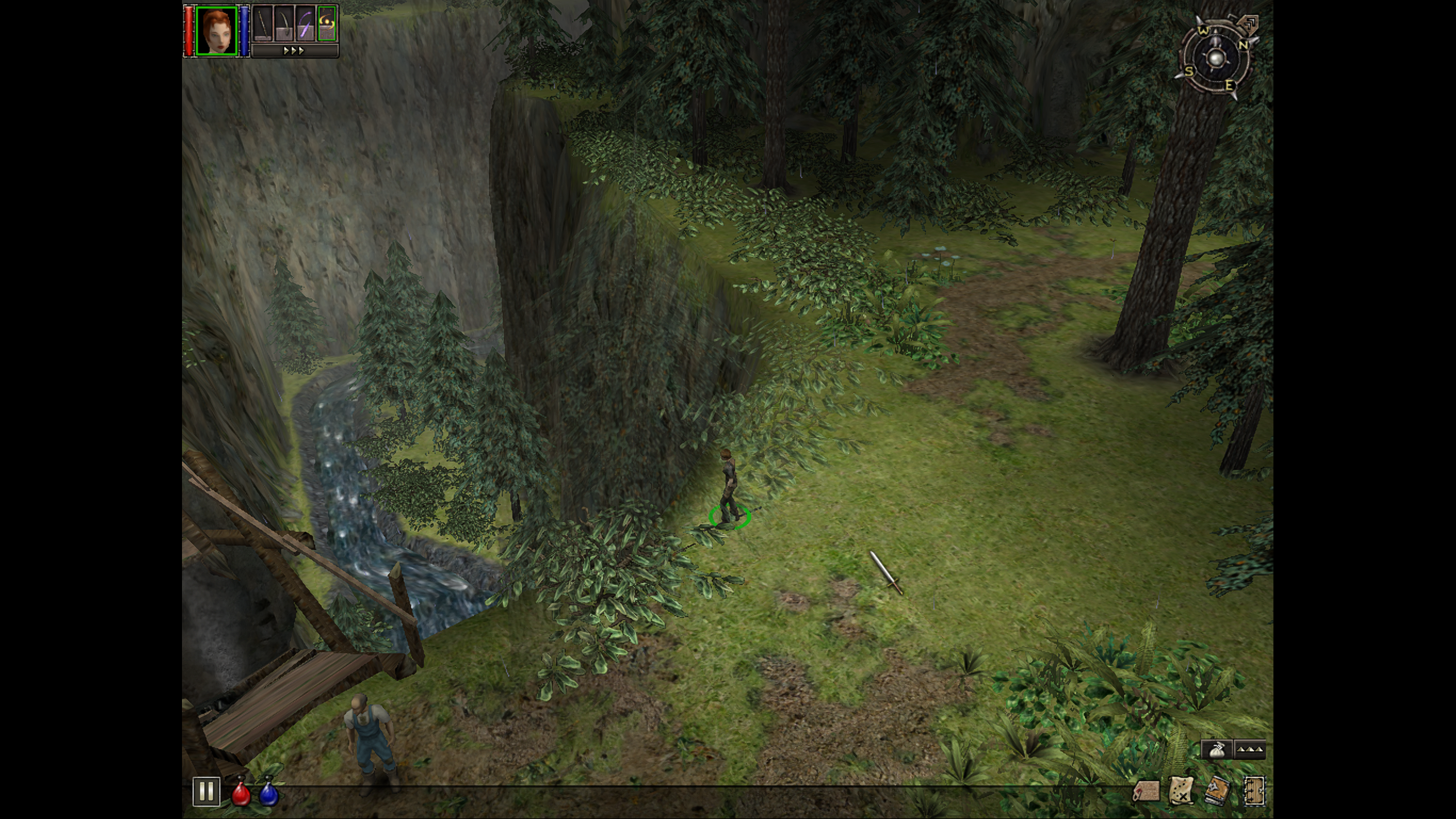
Task: Open the loot bag button
Action: coord(1216,750)
